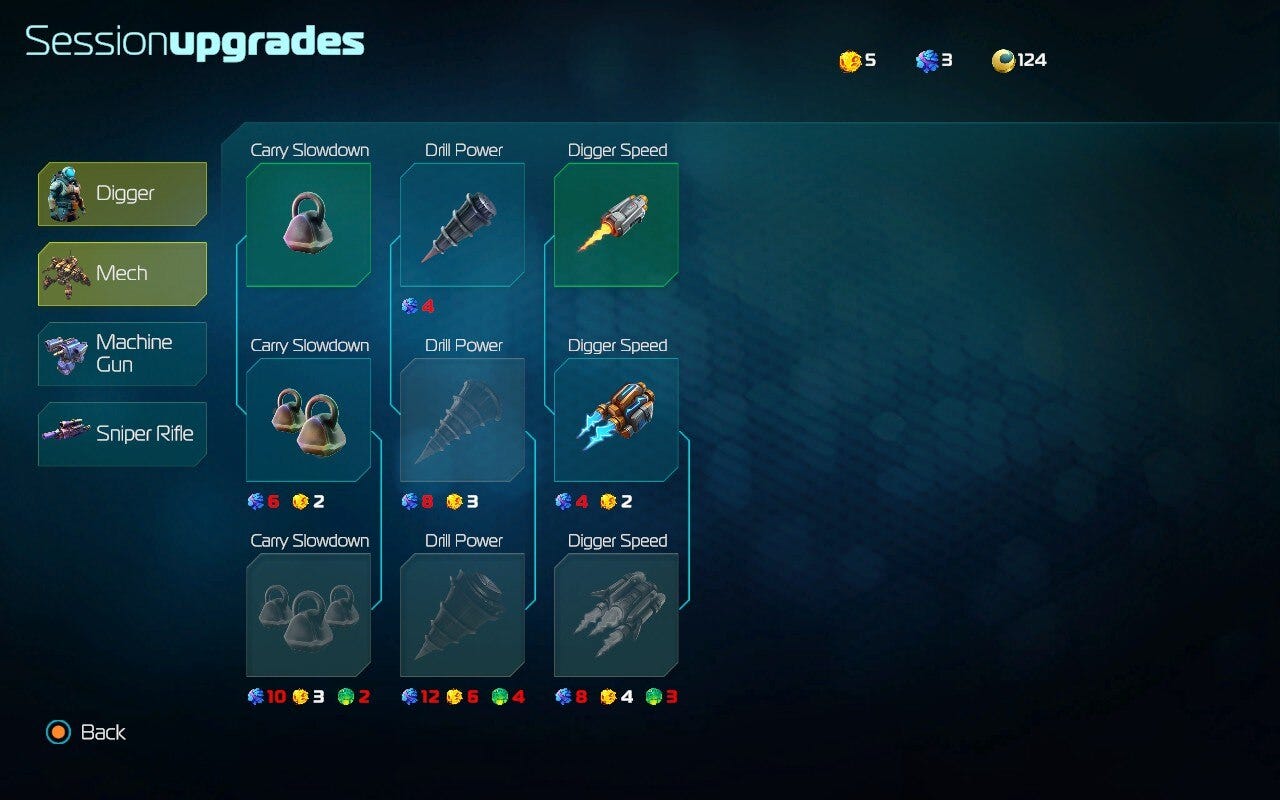This screenshot has width=1280, height=800.
Task: Select the locked tier 3 Digger Speed engine
Action: tap(615, 615)
